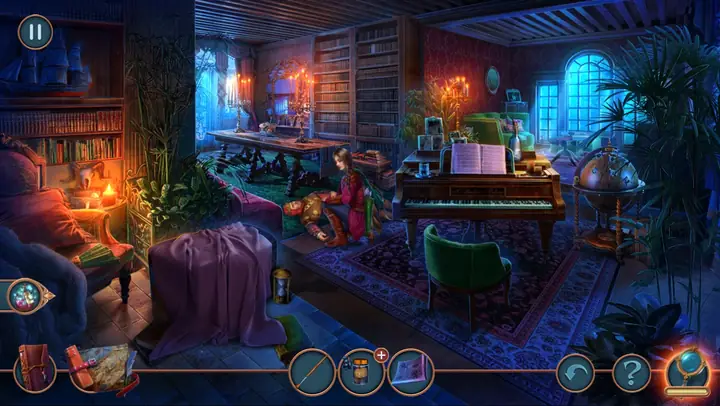Select the purple book inventory item

click(410, 373)
